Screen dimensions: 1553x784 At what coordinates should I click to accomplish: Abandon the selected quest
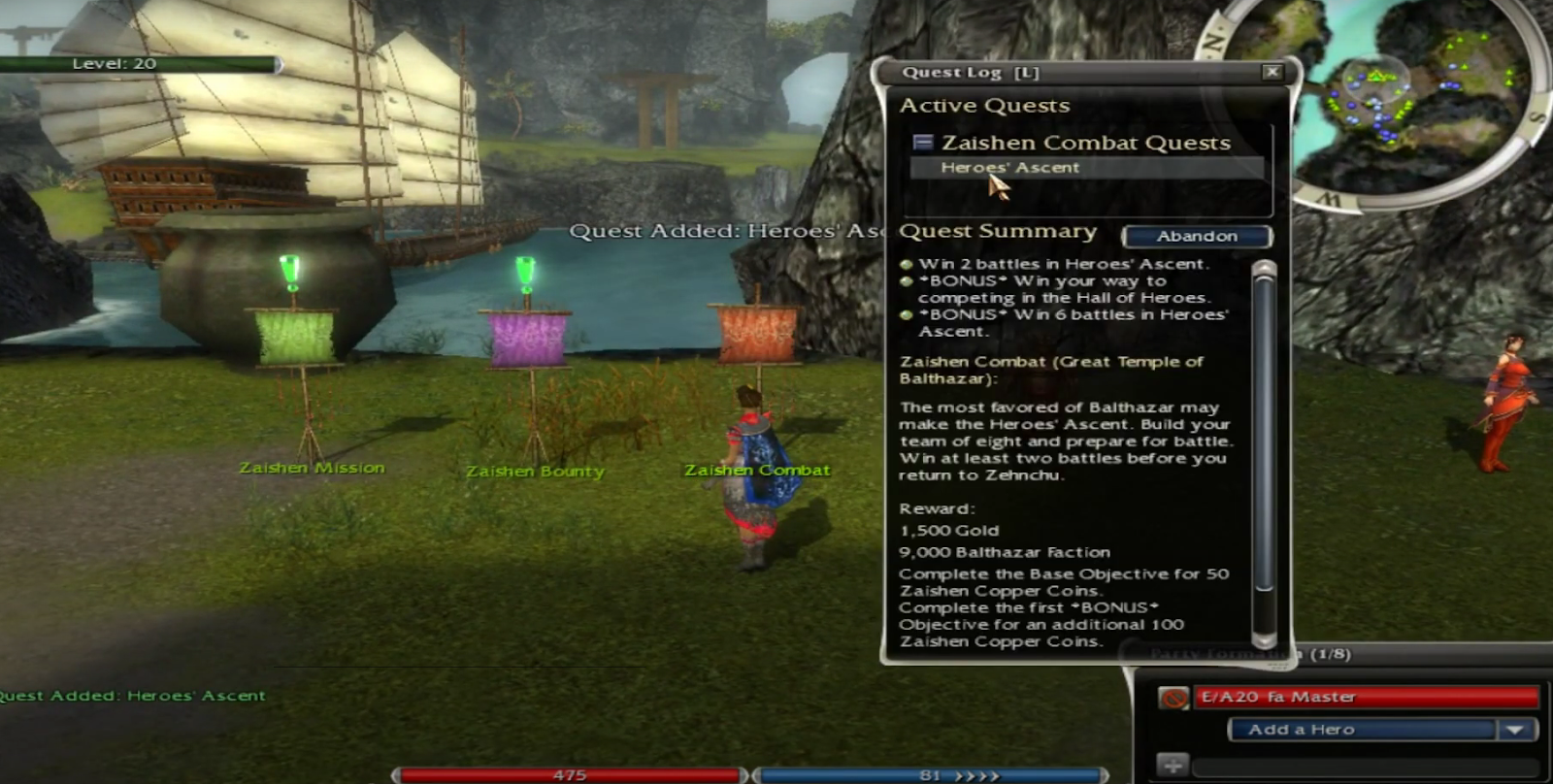(x=1197, y=236)
